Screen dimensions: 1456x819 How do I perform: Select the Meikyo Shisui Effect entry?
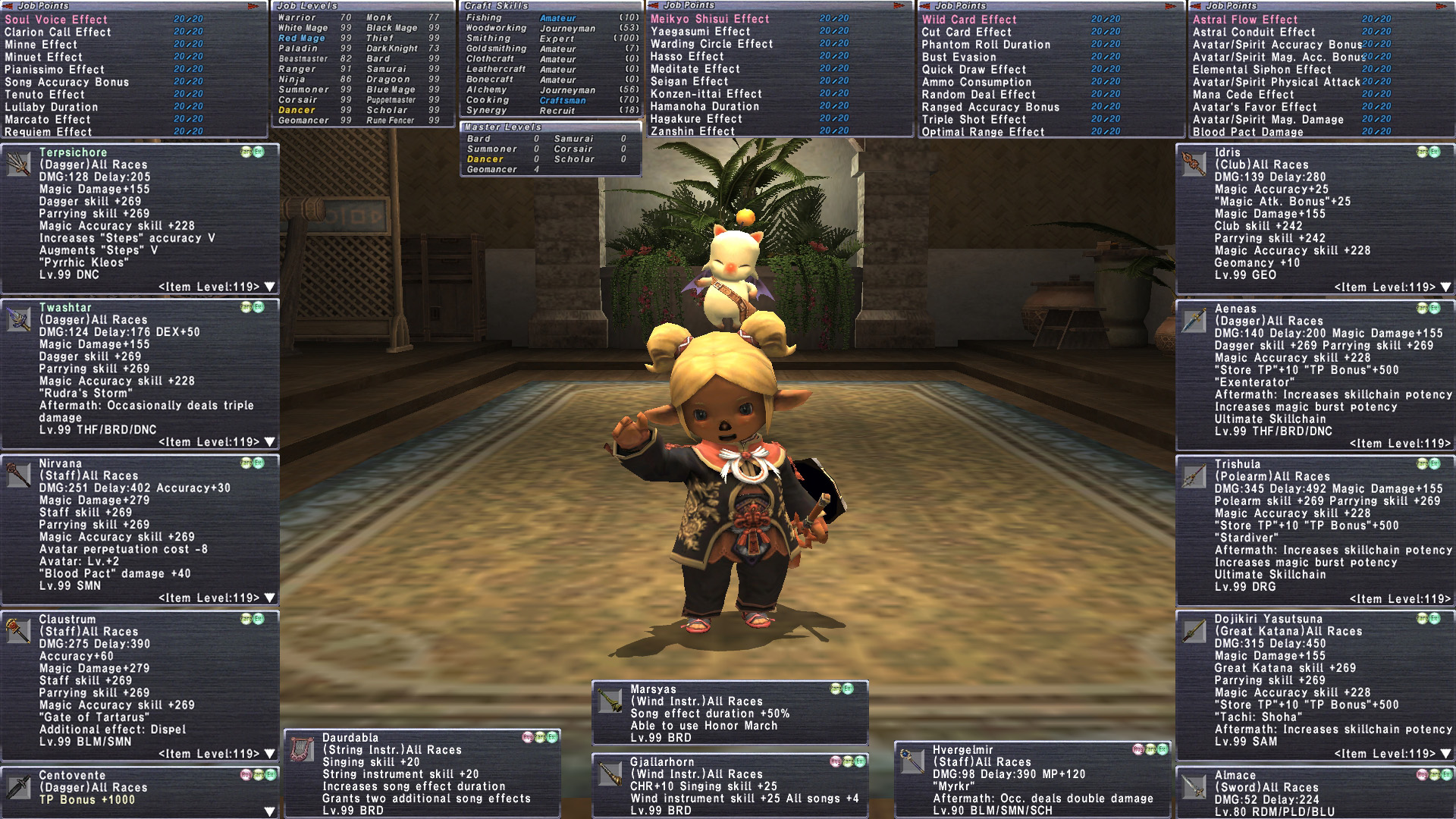click(710, 19)
